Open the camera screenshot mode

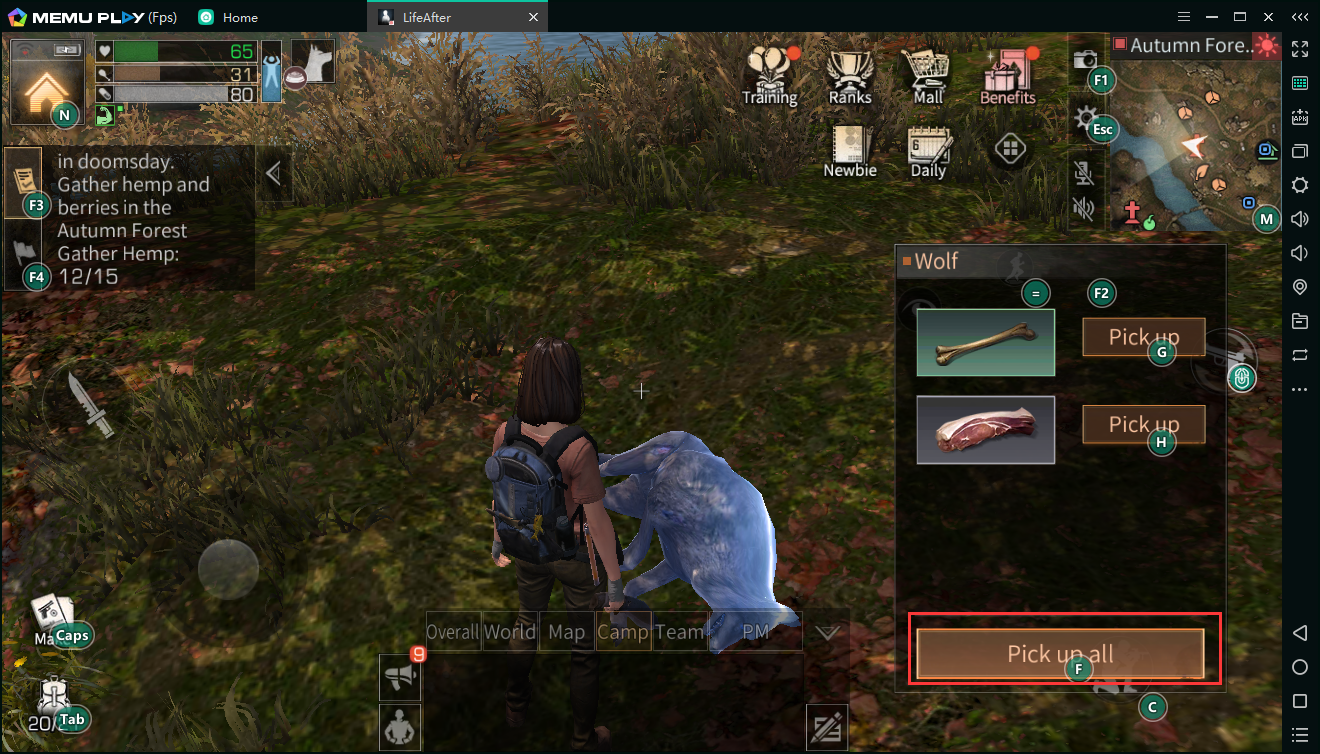(x=1084, y=60)
